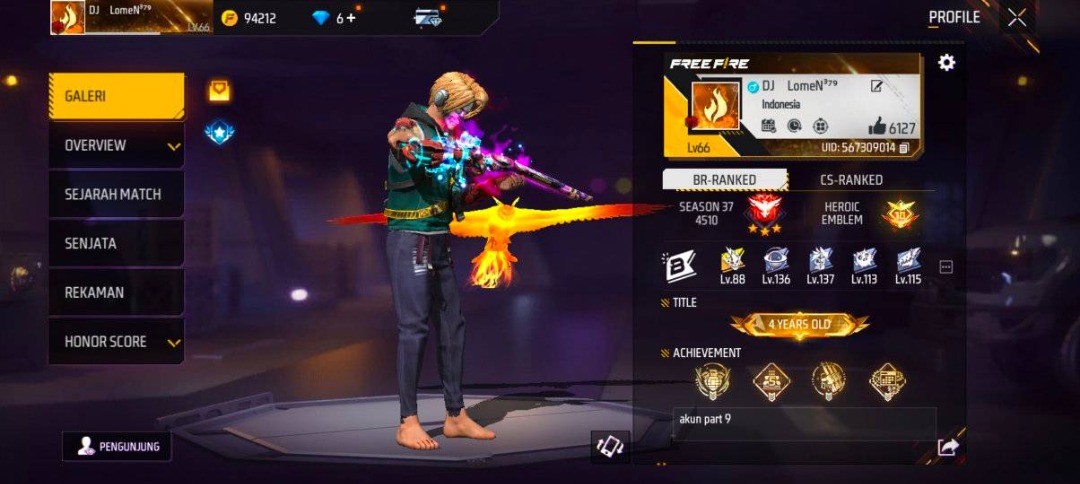This screenshot has height=484, width=1080.
Task: Open profile settings gear
Action: pos(946,63)
